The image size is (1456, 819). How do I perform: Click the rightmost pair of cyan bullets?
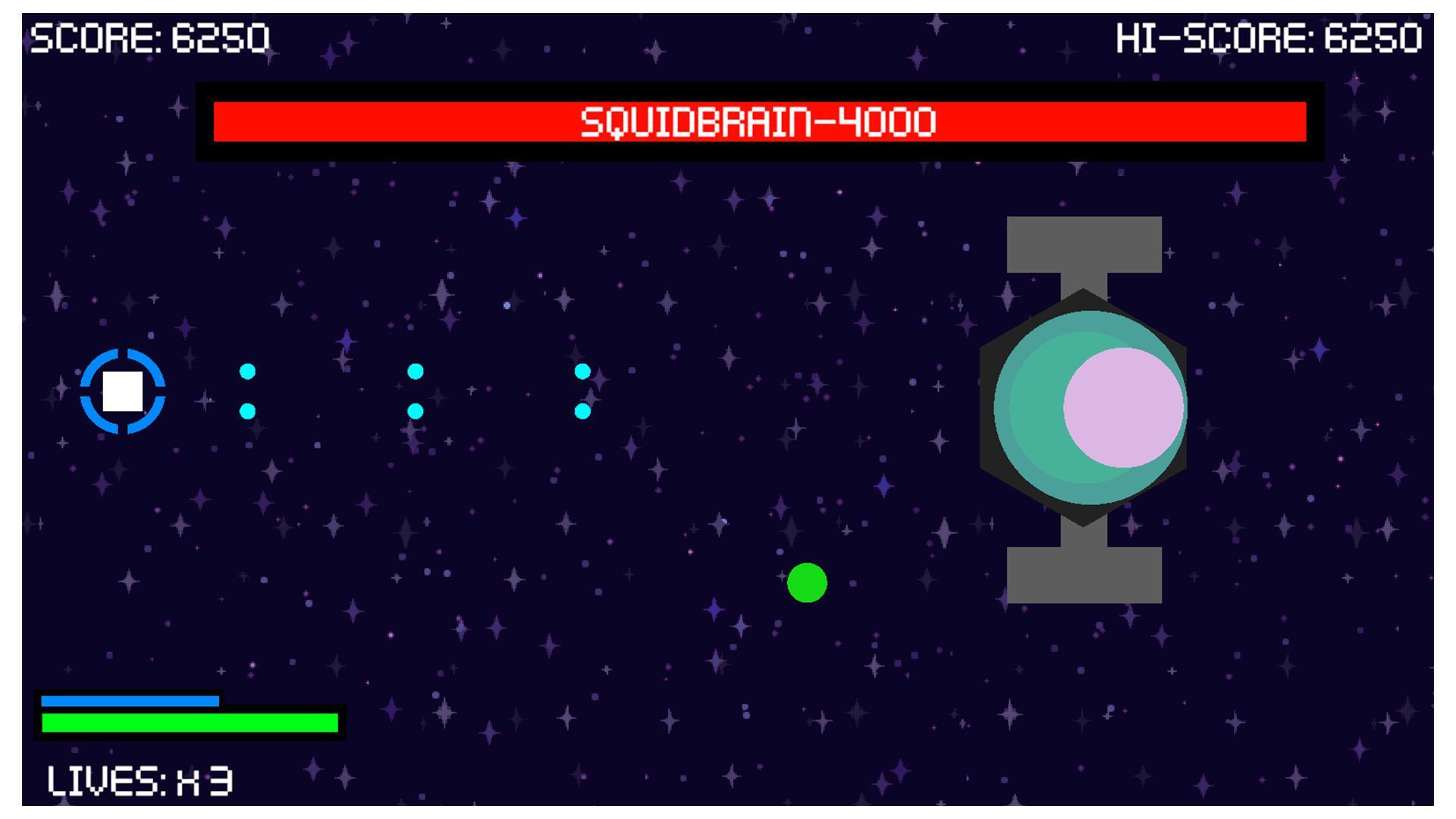pos(582,391)
